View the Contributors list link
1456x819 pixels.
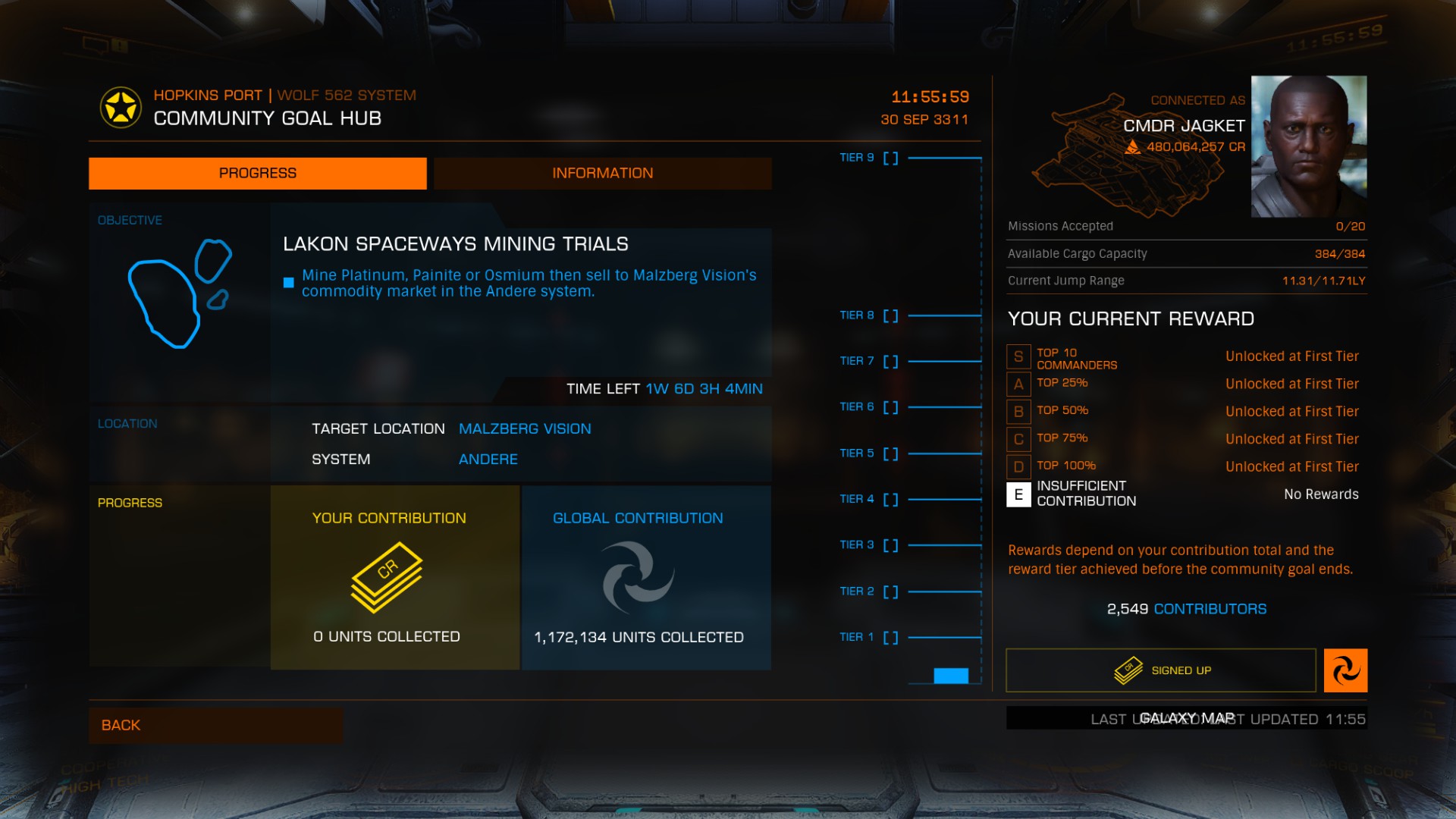1210,609
